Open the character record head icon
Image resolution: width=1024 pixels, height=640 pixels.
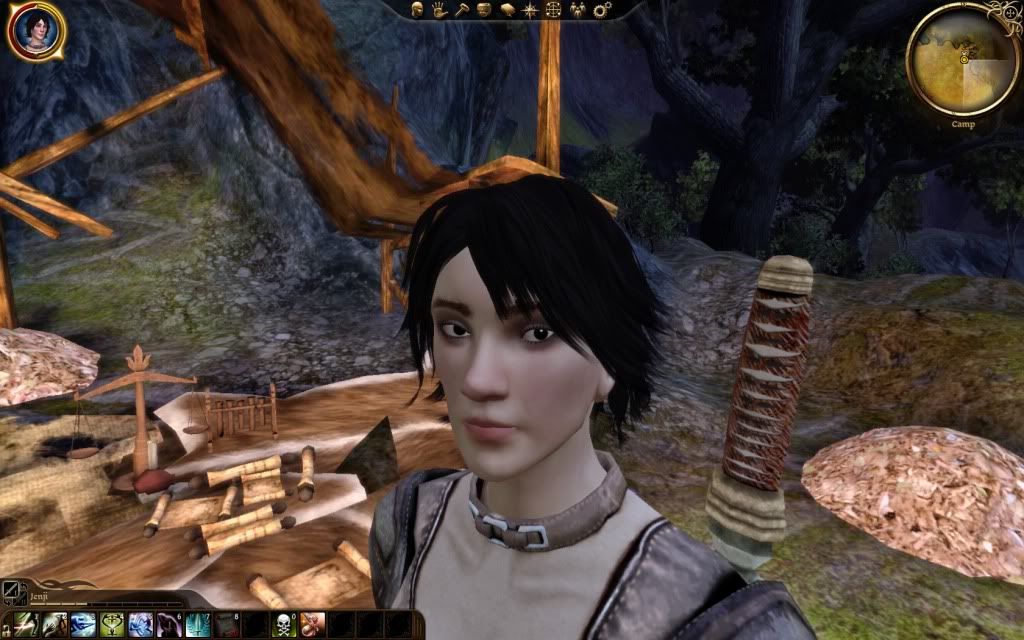pos(419,10)
